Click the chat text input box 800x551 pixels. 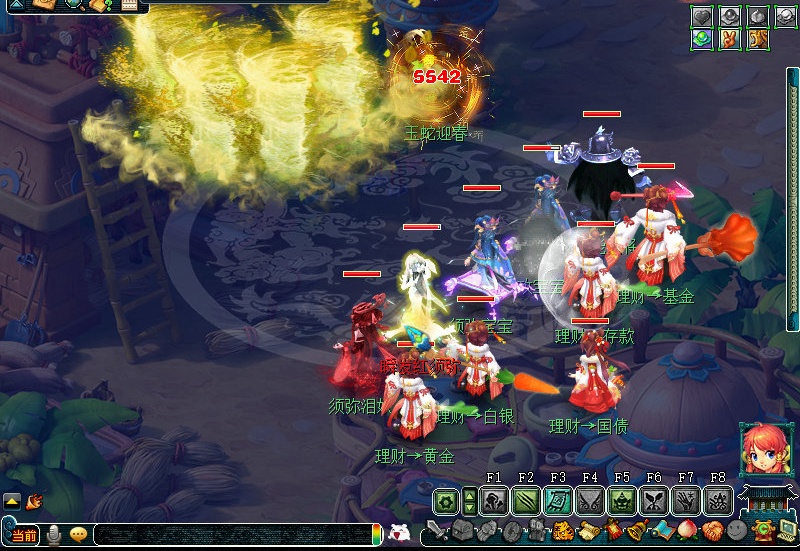[x=230, y=535]
